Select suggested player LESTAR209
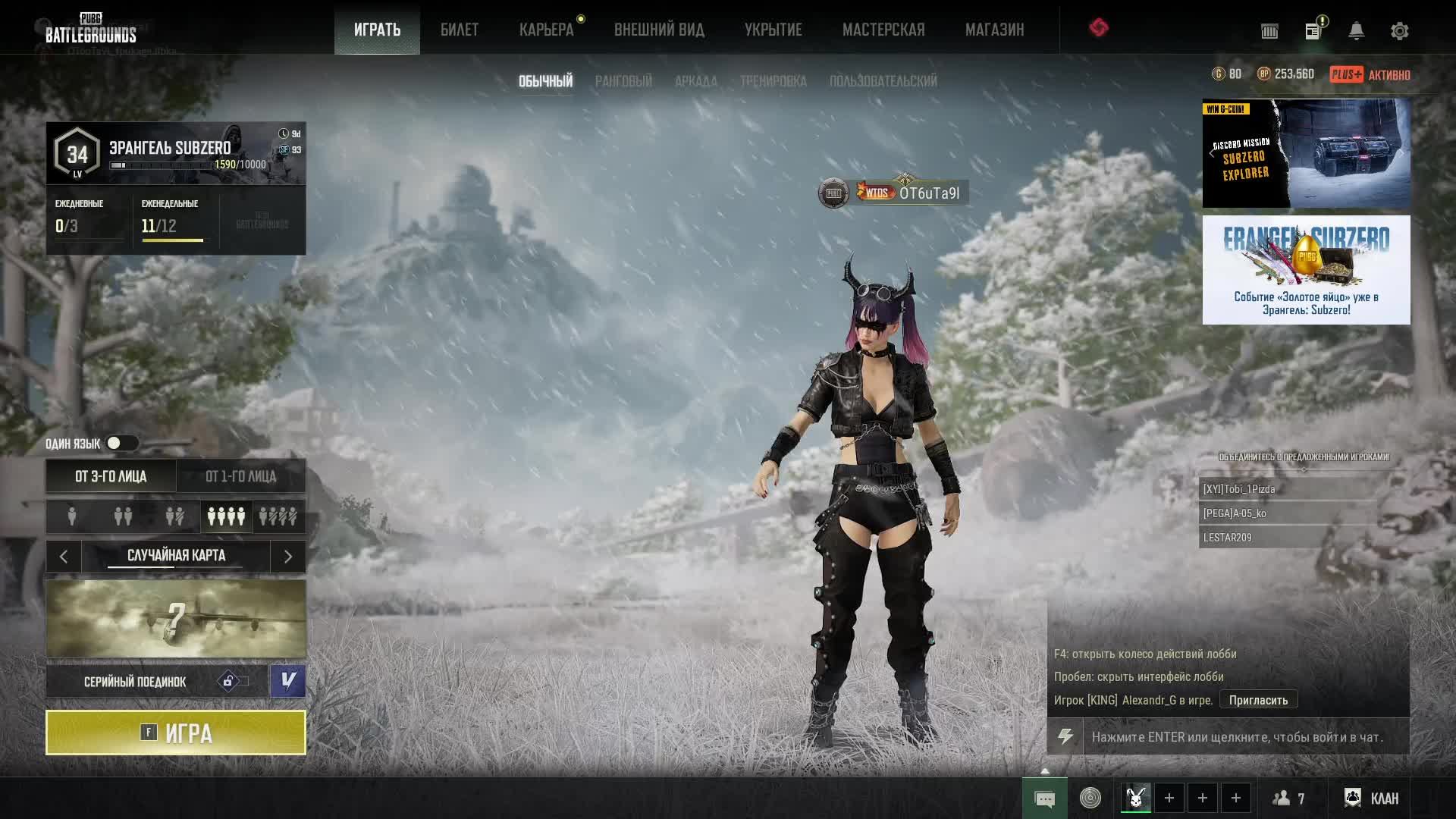Viewport: 1456px width, 819px height. [x=1287, y=538]
